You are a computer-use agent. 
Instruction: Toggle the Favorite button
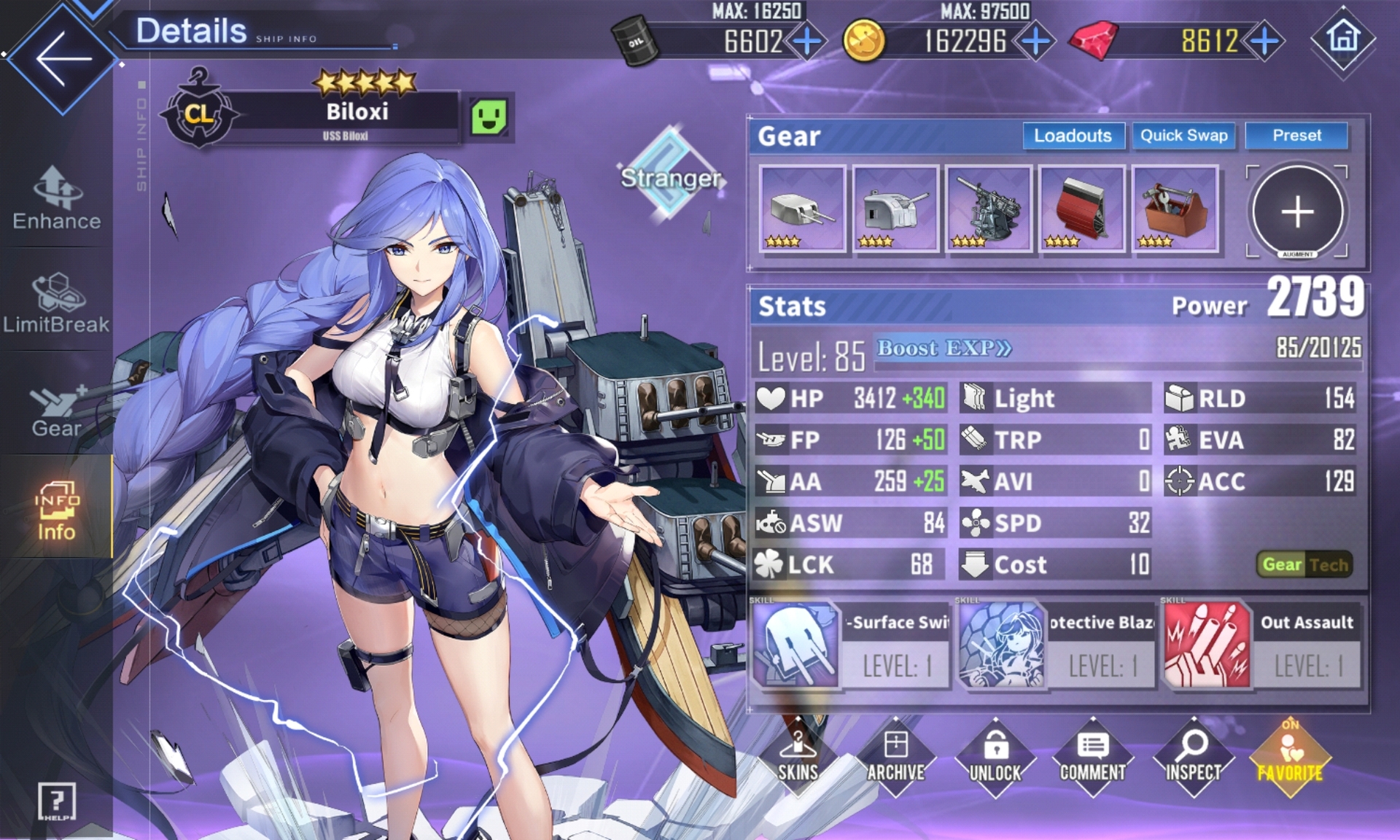pos(1290,758)
